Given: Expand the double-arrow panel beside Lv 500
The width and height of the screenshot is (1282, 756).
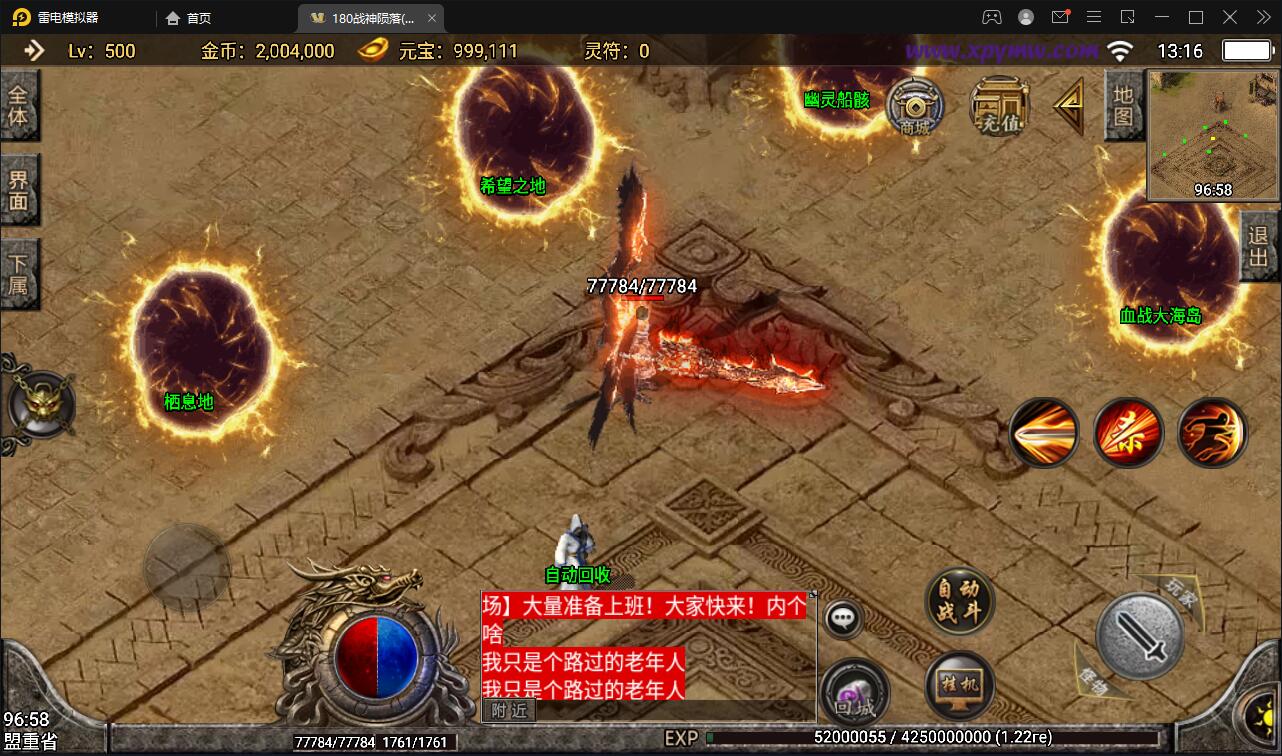Looking at the screenshot, I should point(37,49).
